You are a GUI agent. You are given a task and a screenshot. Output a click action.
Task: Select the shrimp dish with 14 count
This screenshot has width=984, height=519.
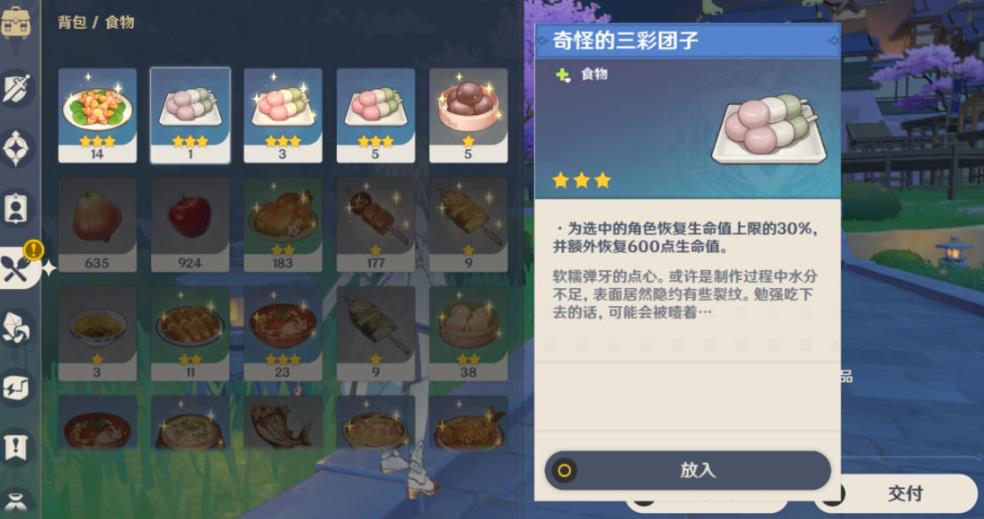pos(97,114)
